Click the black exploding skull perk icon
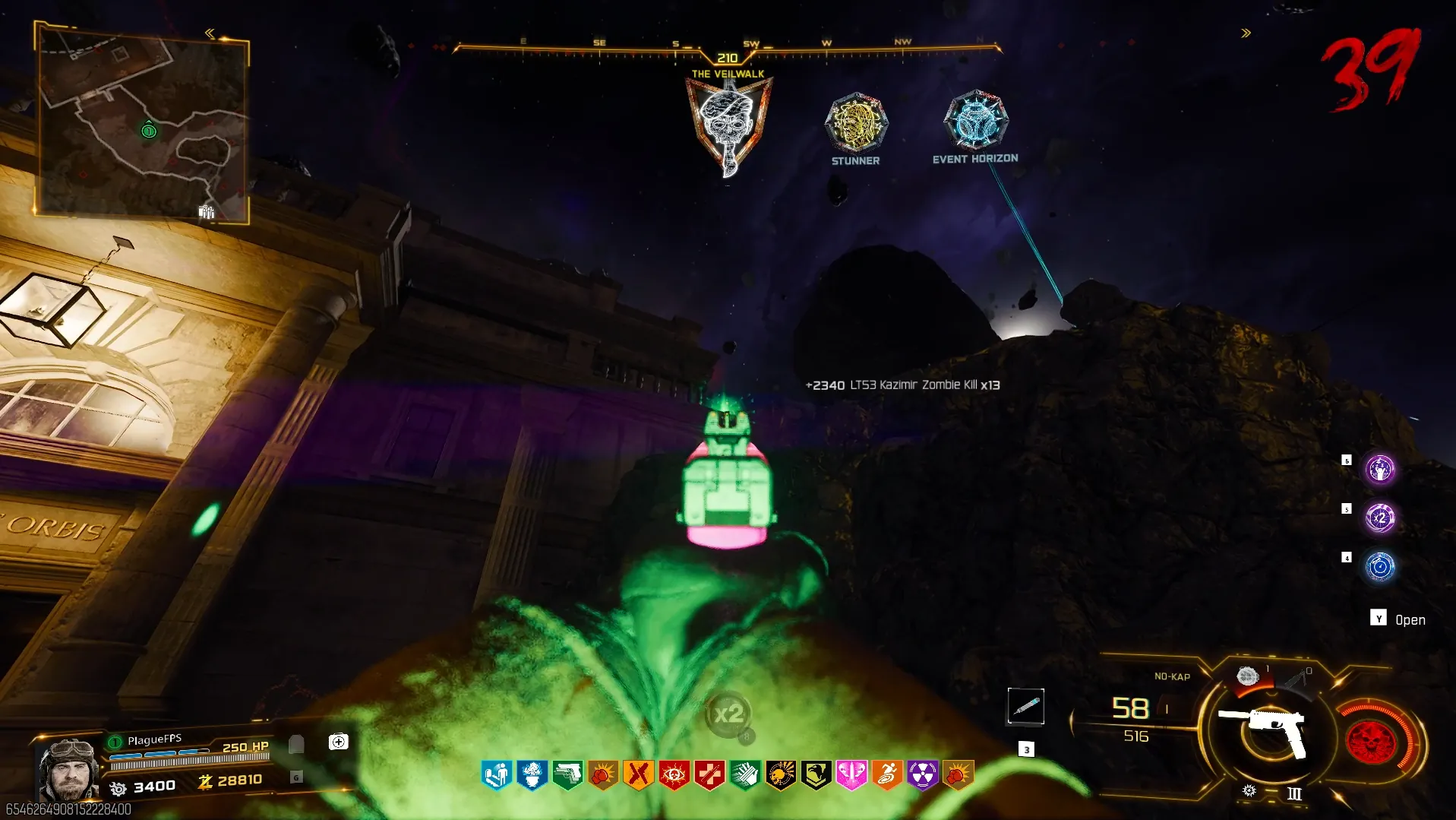 pyautogui.click(x=780, y=775)
